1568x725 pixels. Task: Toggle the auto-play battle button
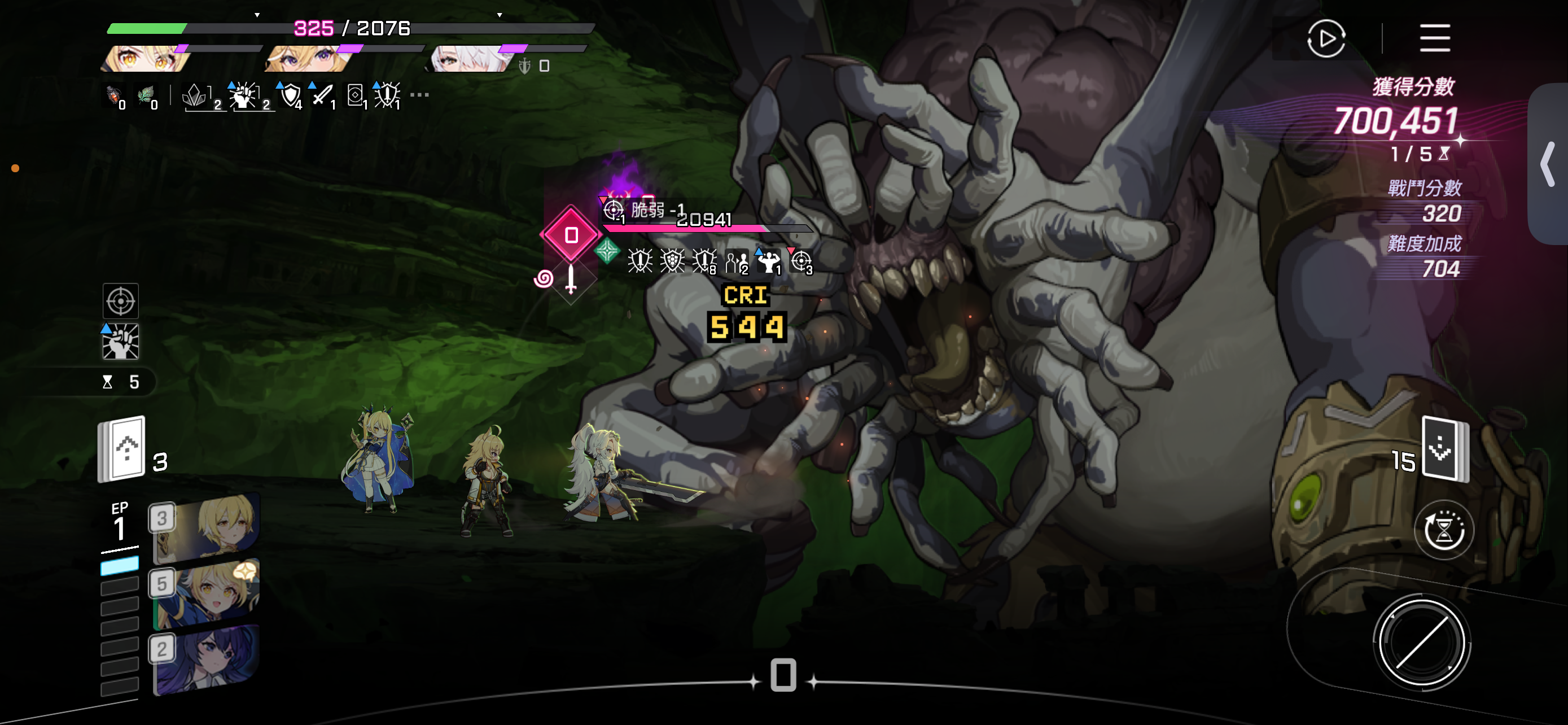pyautogui.click(x=1326, y=39)
